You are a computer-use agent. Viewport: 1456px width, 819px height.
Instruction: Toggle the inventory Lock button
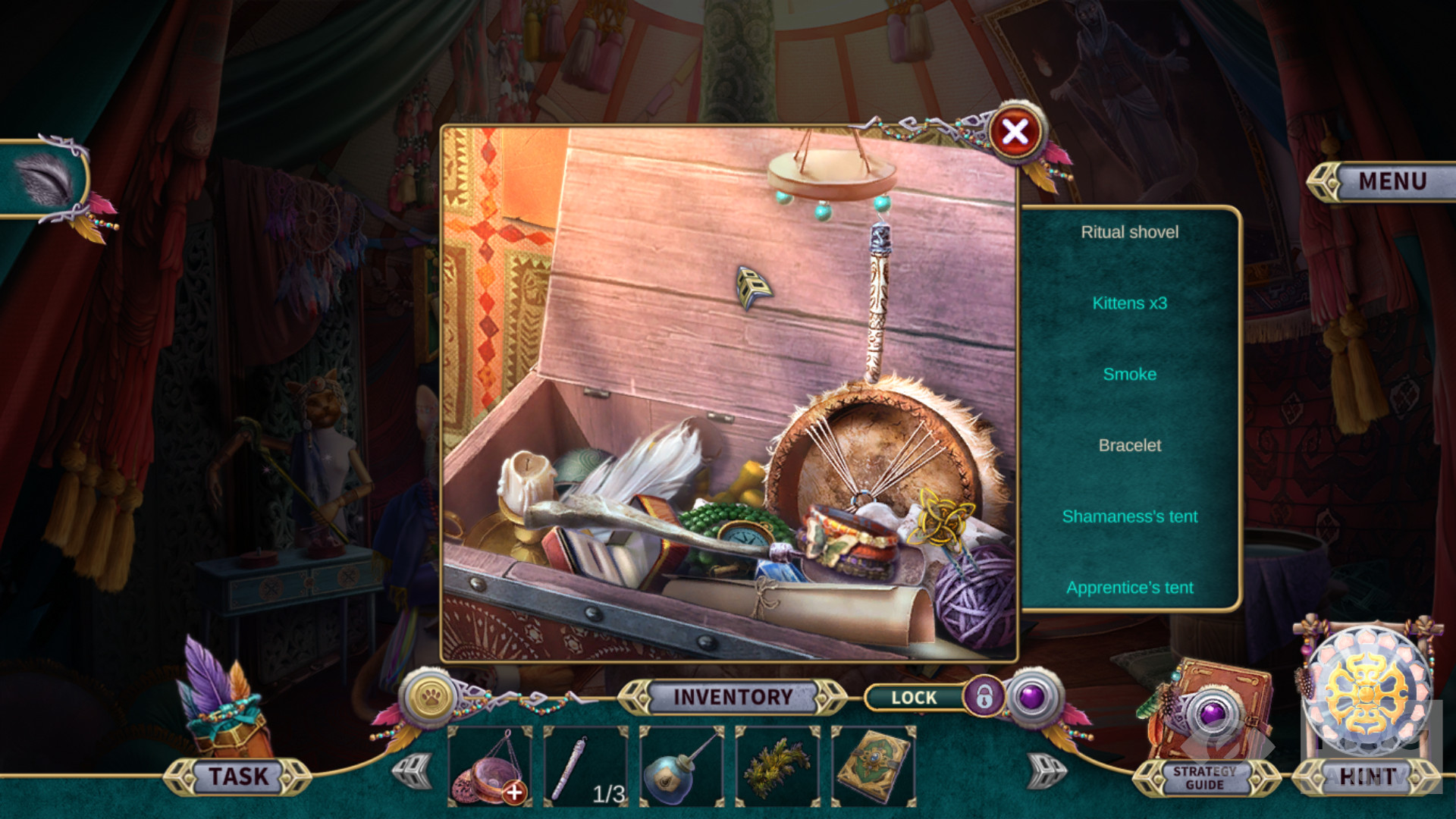984,696
